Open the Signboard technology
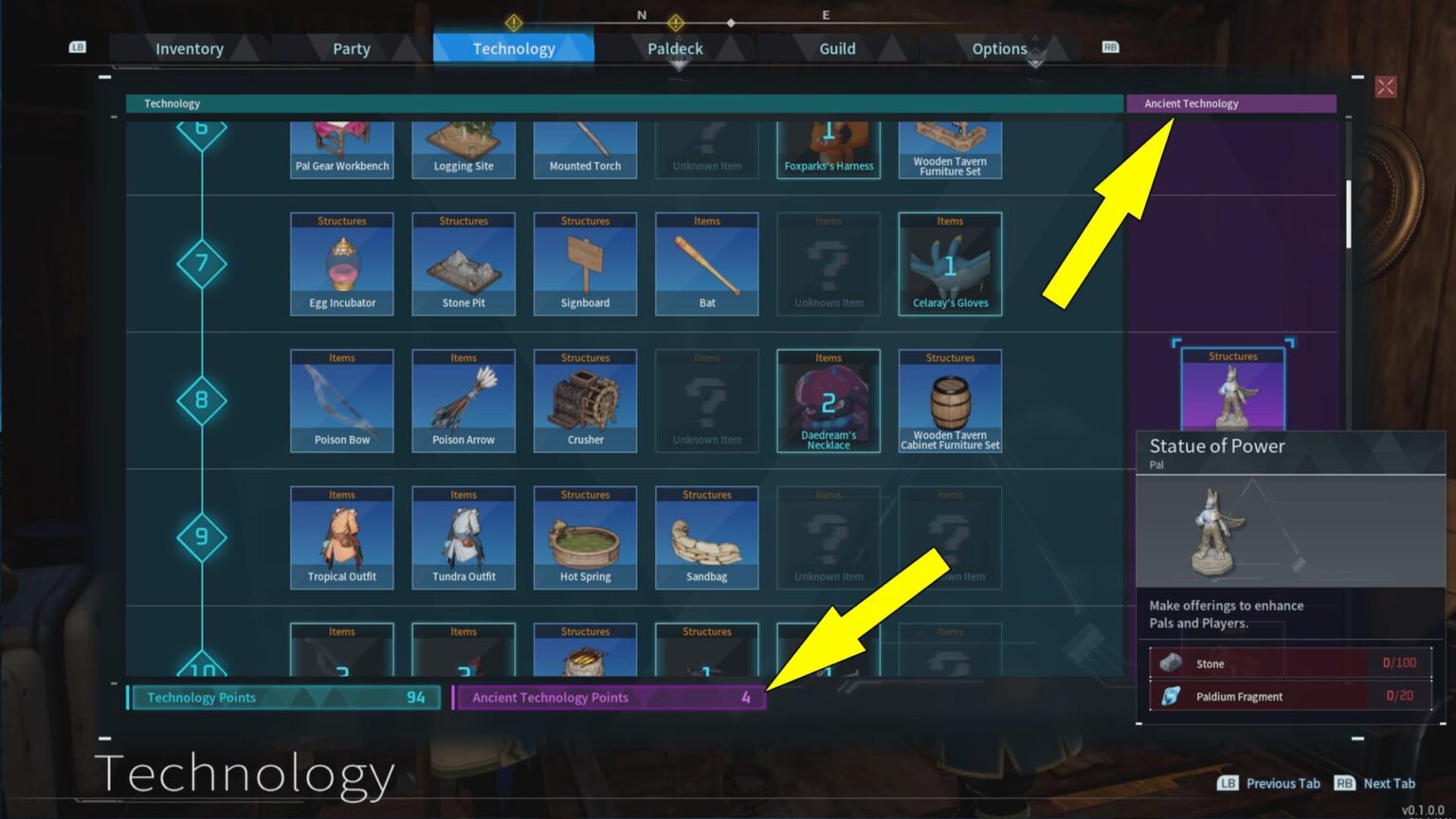1456x819 pixels. point(585,263)
